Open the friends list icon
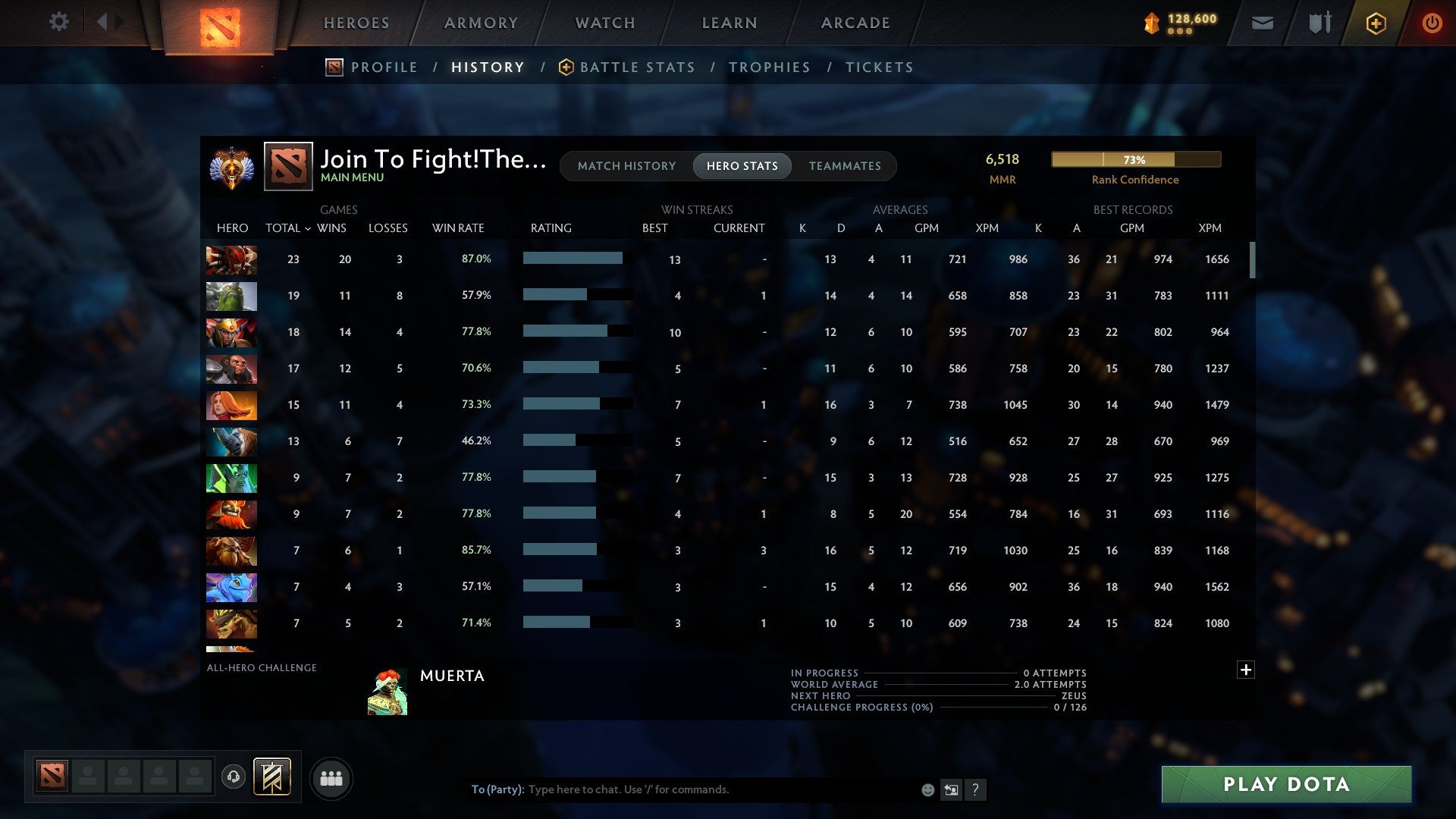The width and height of the screenshot is (1456, 819). (331, 777)
